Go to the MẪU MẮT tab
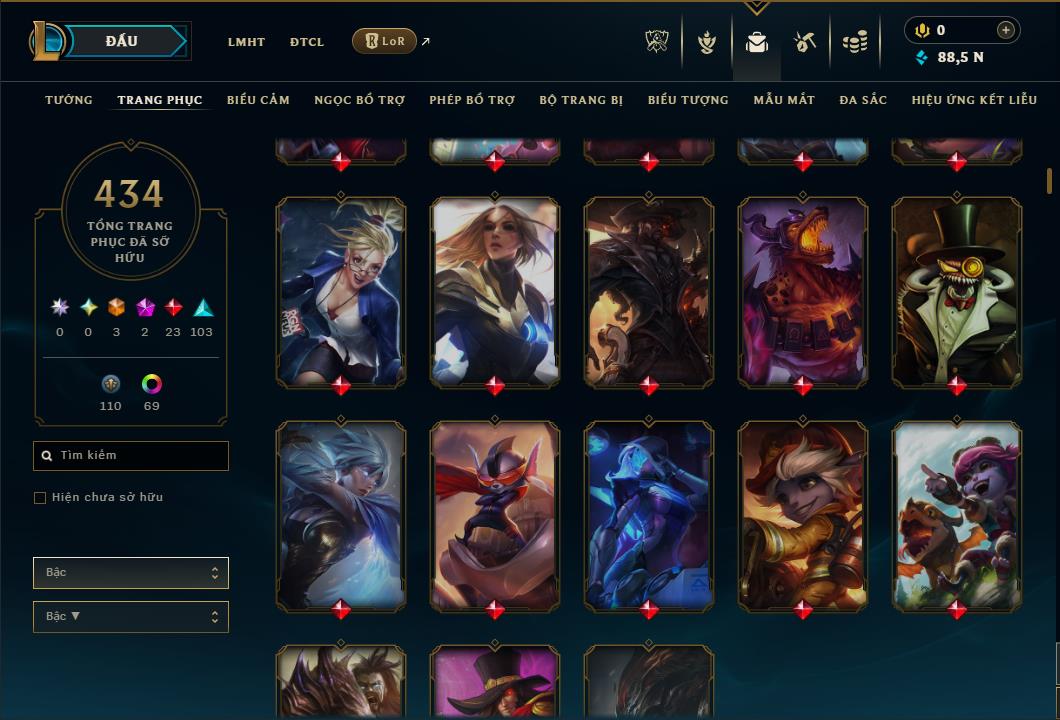The height and width of the screenshot is (720, 1060). point(784,100)
